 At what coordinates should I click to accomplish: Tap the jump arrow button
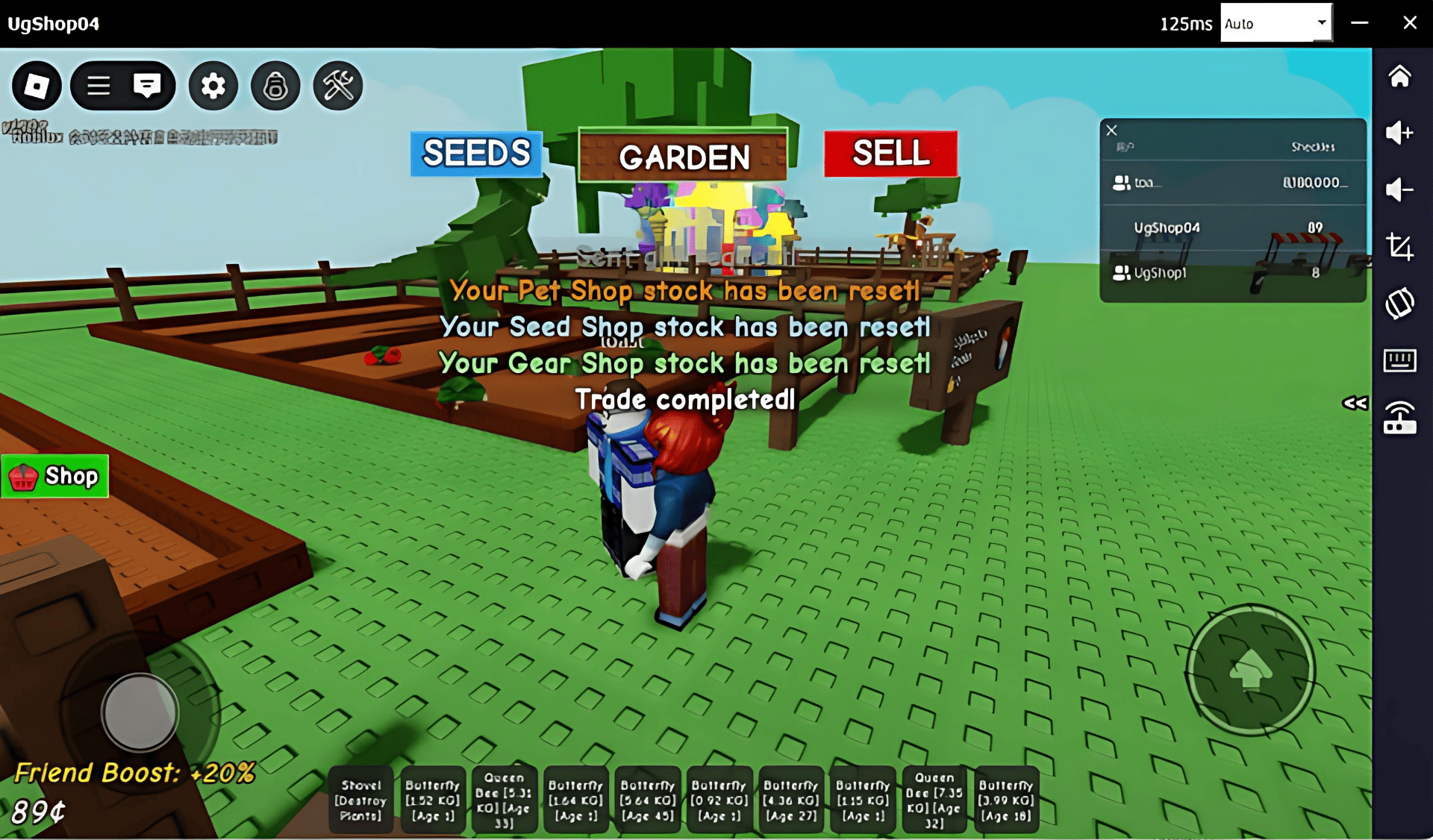[x=1251, y=668]
